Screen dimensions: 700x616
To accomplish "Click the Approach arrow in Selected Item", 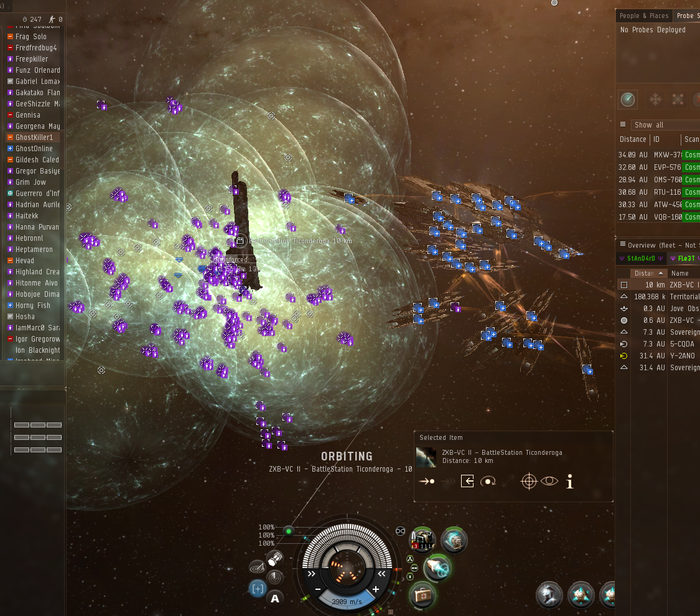I will 427,482.
